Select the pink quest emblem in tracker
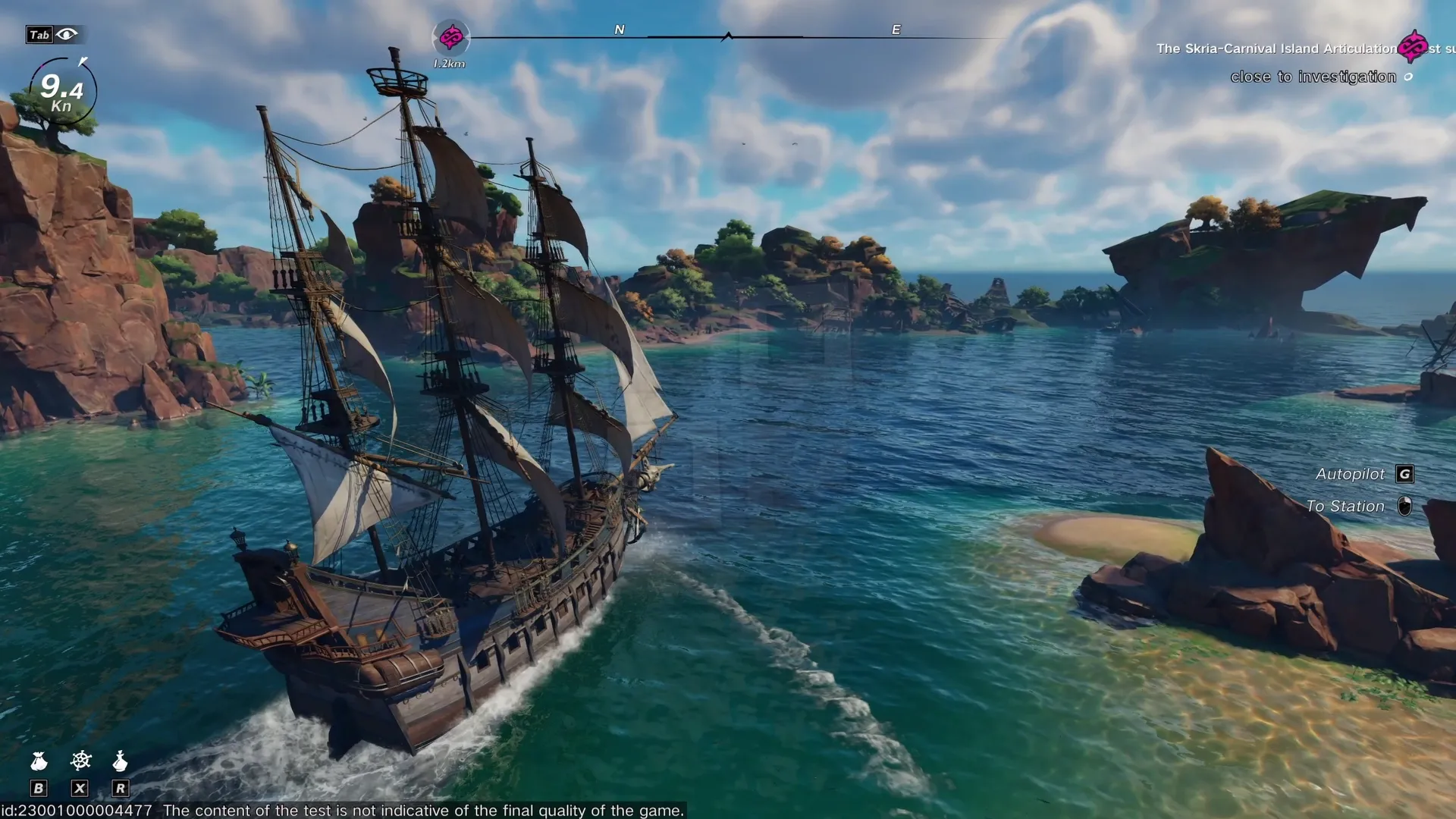1456x819 pixels. [1412, 47]
